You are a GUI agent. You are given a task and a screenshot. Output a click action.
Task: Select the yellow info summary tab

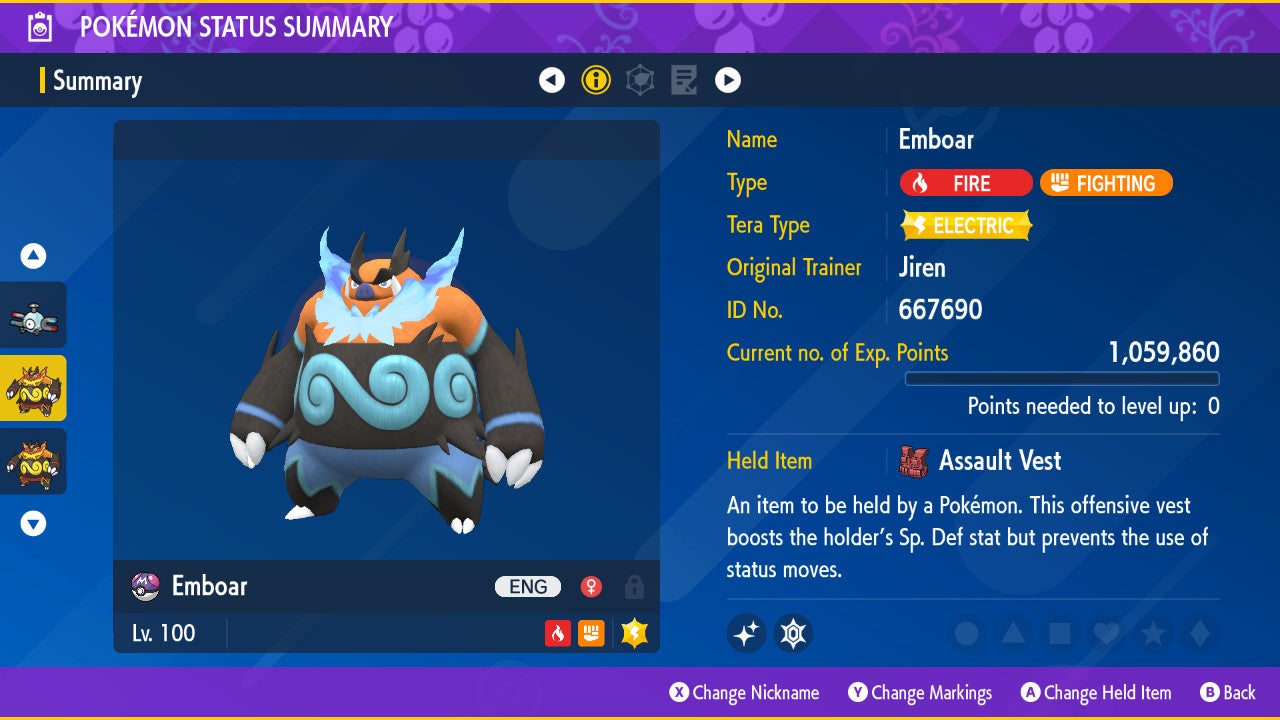(x=596, y=80)
